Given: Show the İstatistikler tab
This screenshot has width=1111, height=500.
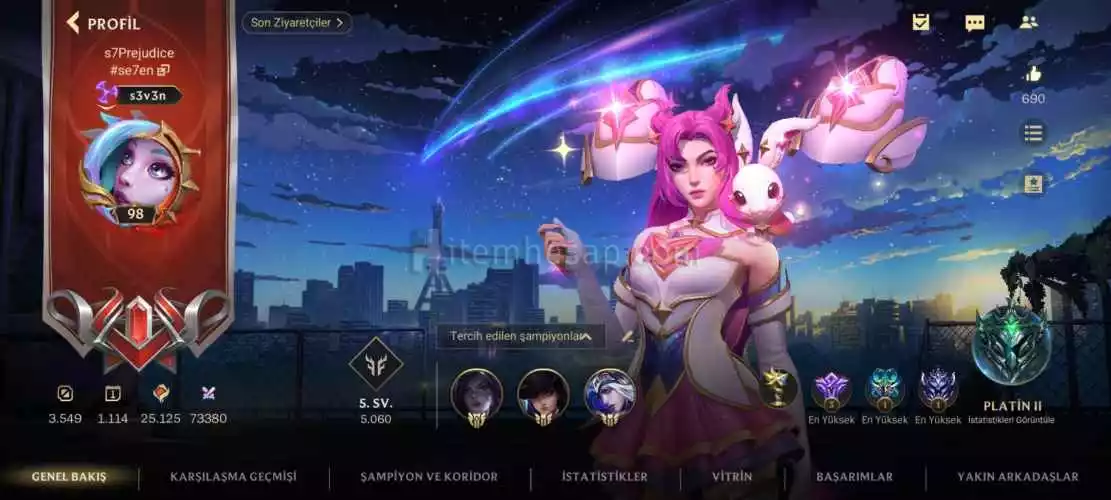Looking at the screenshot, I should 604,477.
